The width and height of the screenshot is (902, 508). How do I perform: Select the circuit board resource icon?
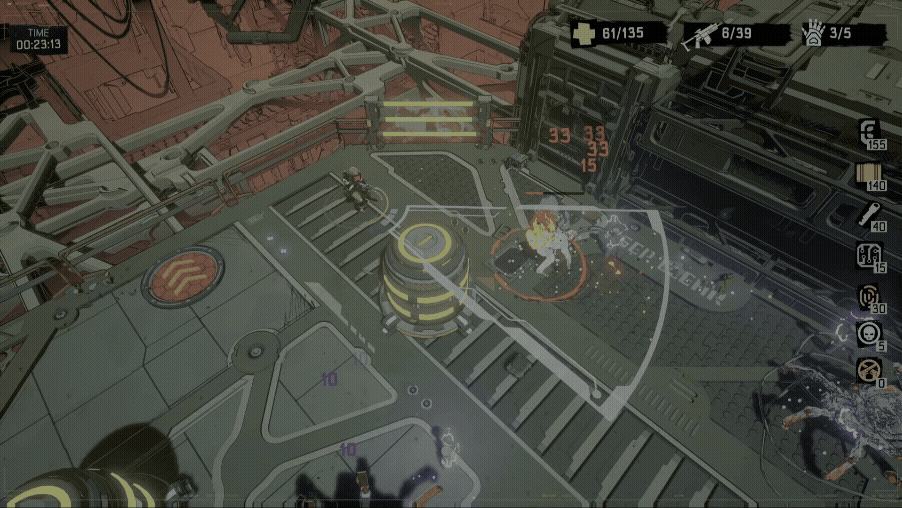point(868,255)
